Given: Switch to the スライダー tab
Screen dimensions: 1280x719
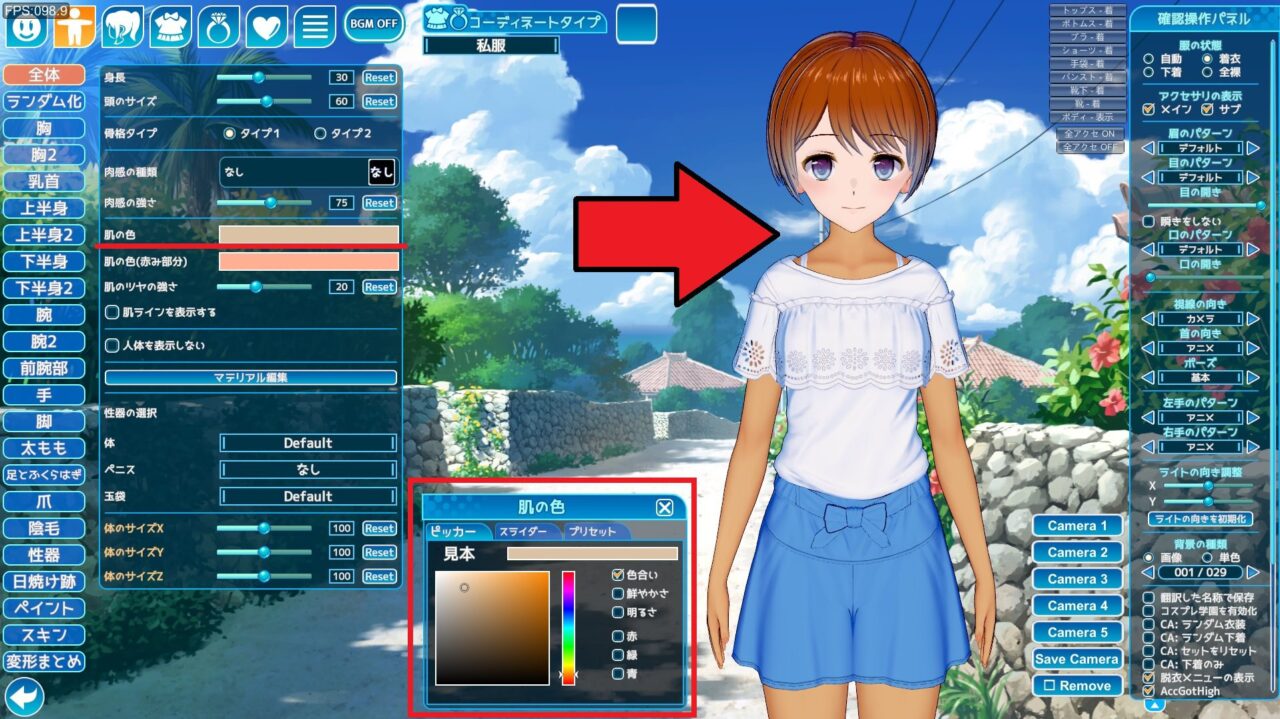Looking at the screenshot, I should coord(523,532).
